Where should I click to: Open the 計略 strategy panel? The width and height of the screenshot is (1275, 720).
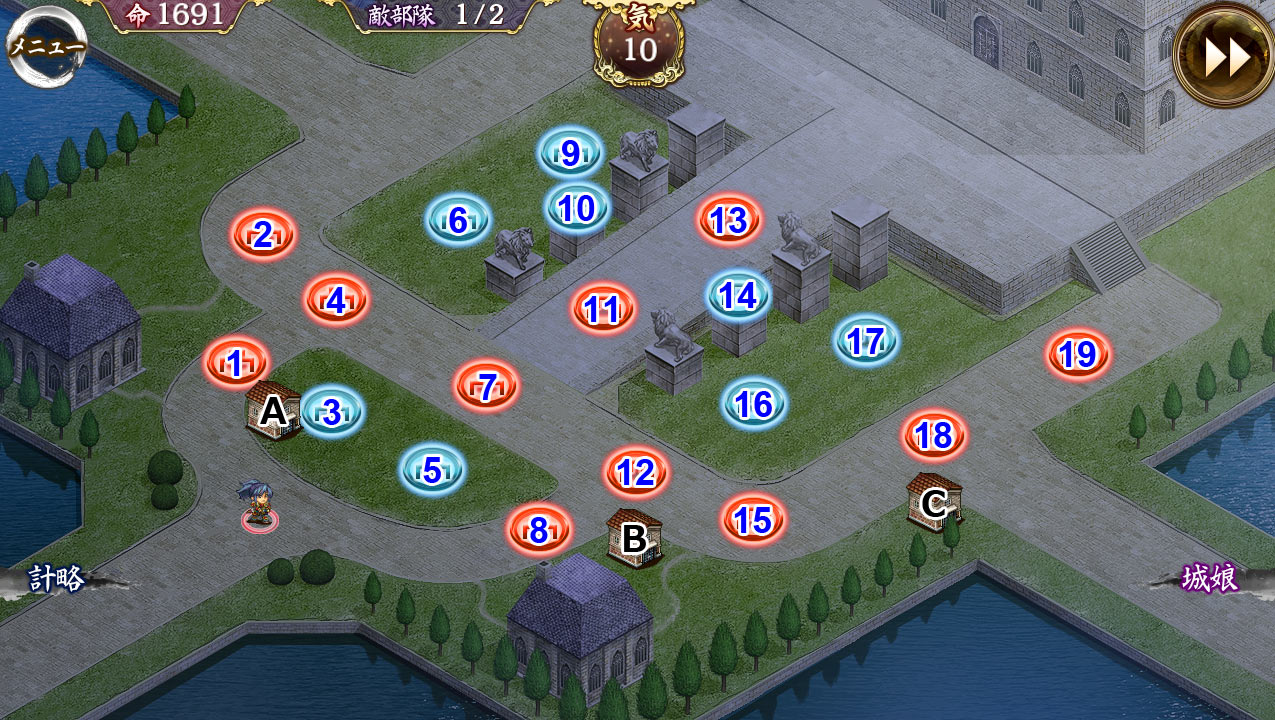57,578
